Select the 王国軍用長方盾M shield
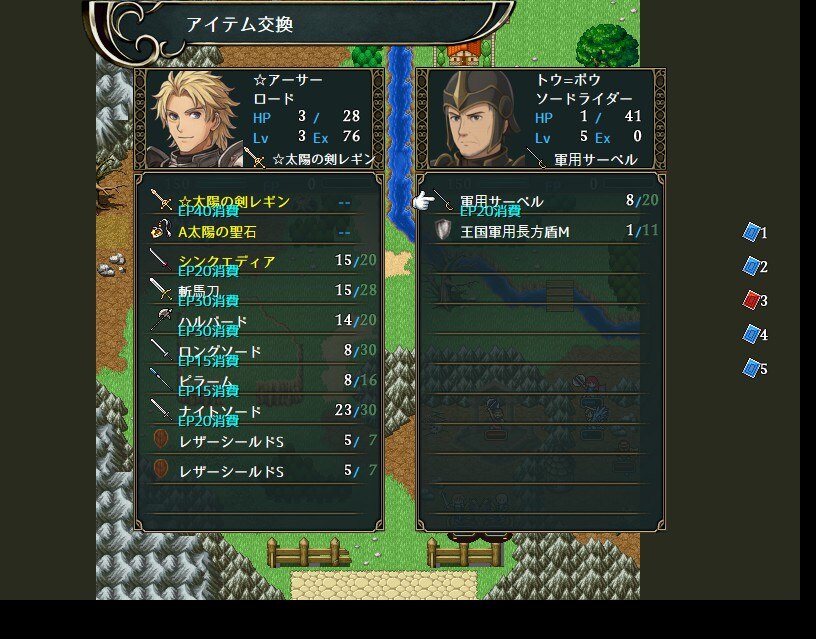The image size is (816, 639). (540, 232)
